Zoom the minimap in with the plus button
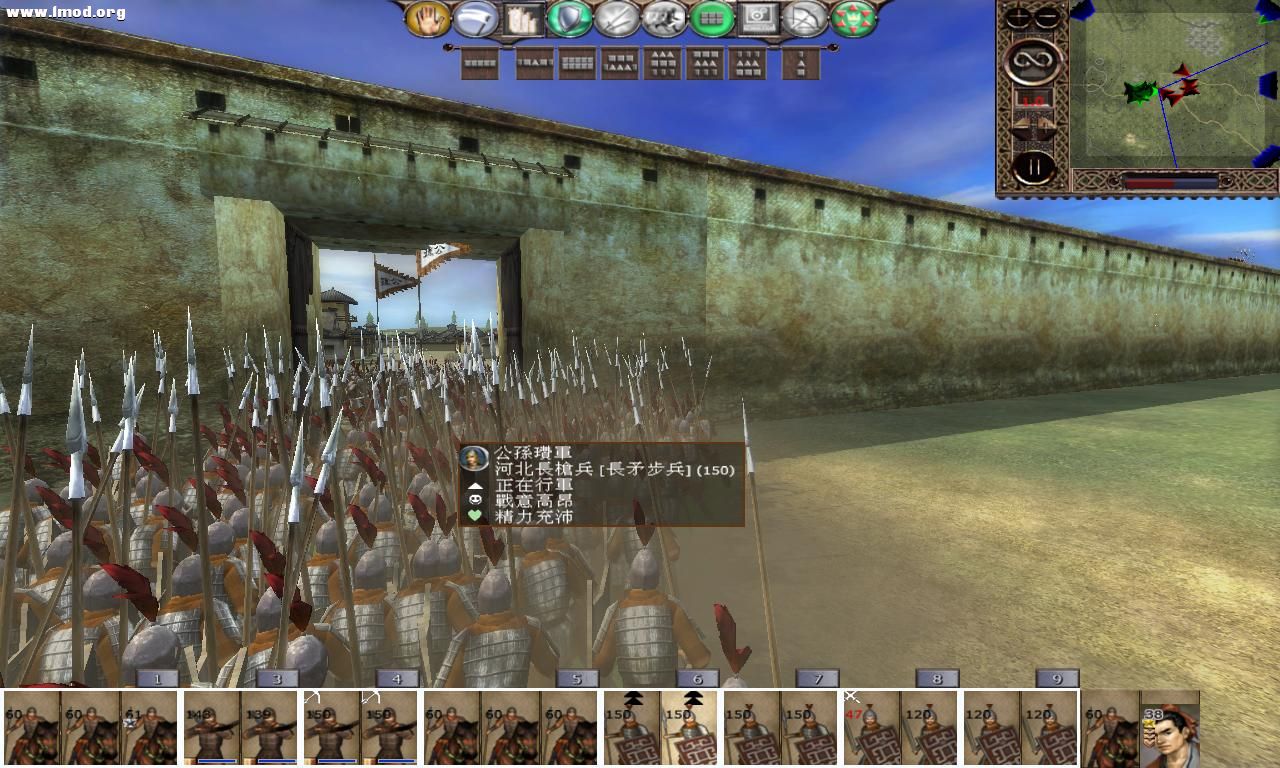This screenshot has width=1280, height=768. [1019, 15]
